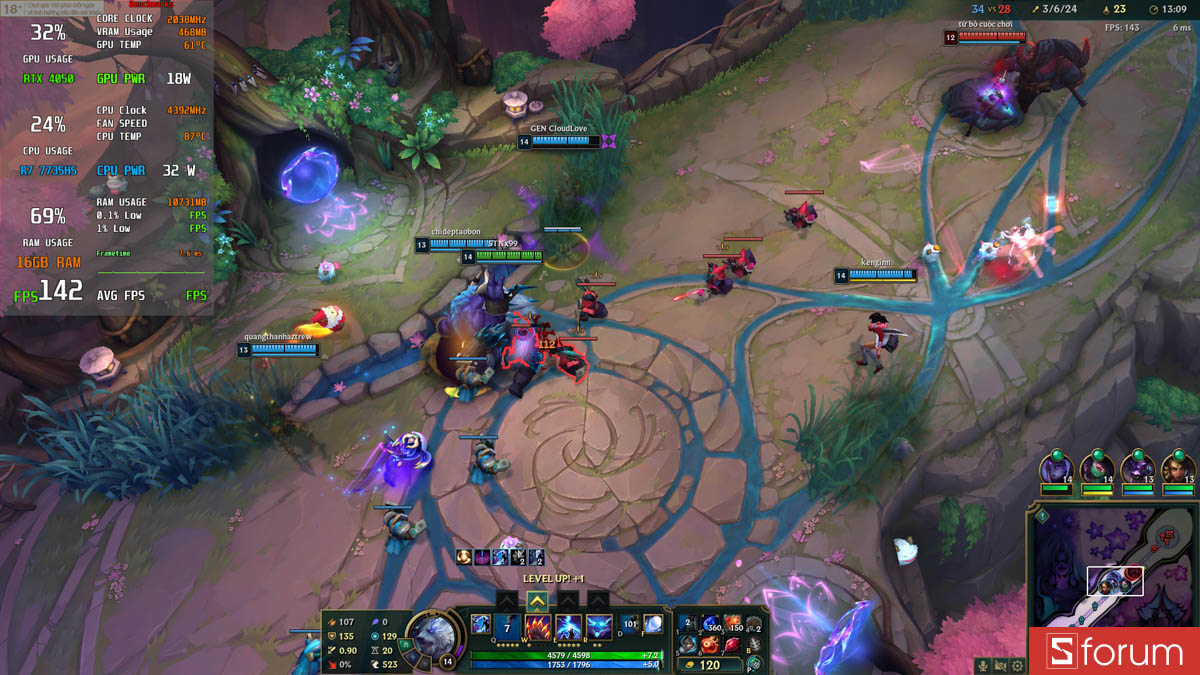1200x675 pixels.
Task: Select the passive ability icon beside Q
Action: coord(480,623)
